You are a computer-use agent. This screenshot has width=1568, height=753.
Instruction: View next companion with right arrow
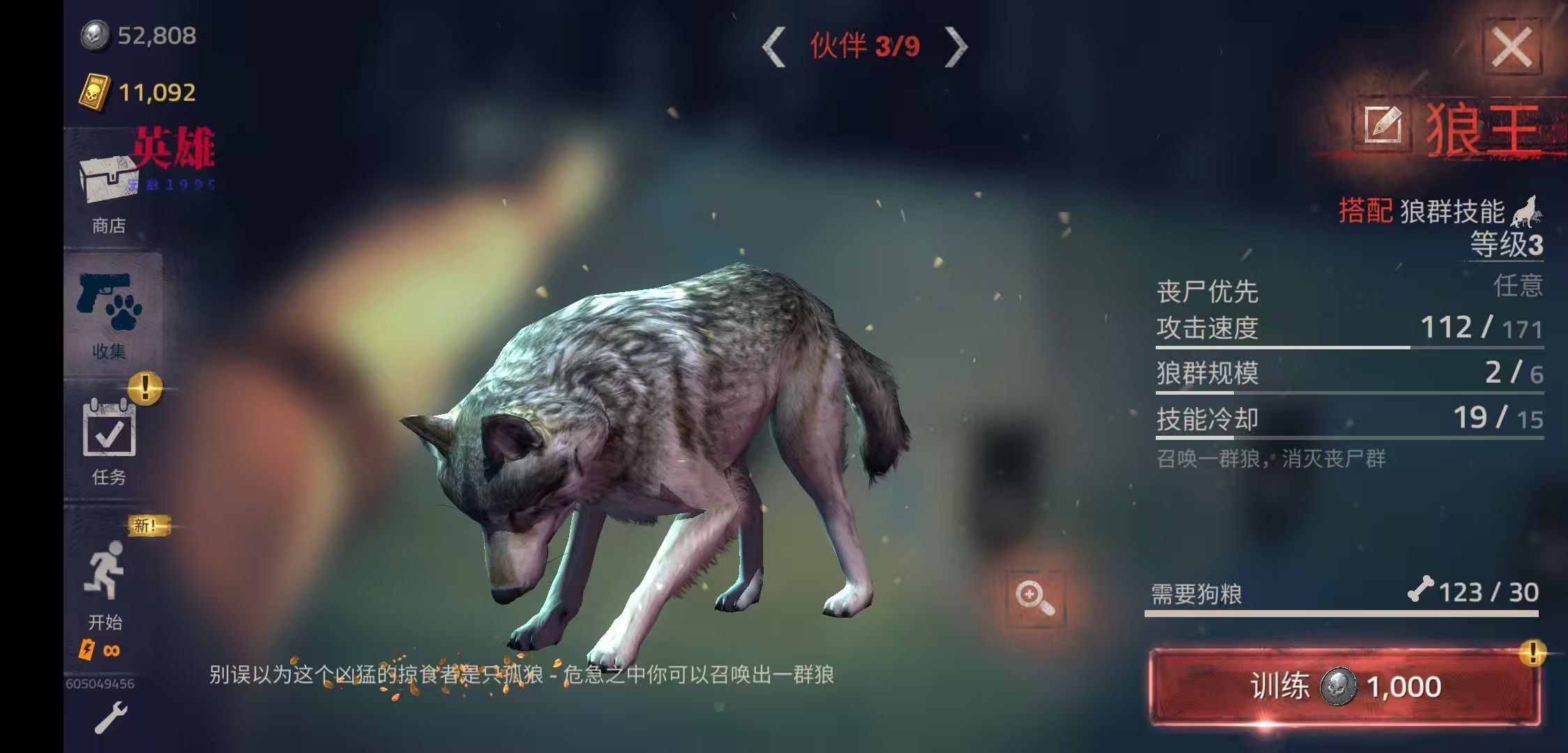960,44
